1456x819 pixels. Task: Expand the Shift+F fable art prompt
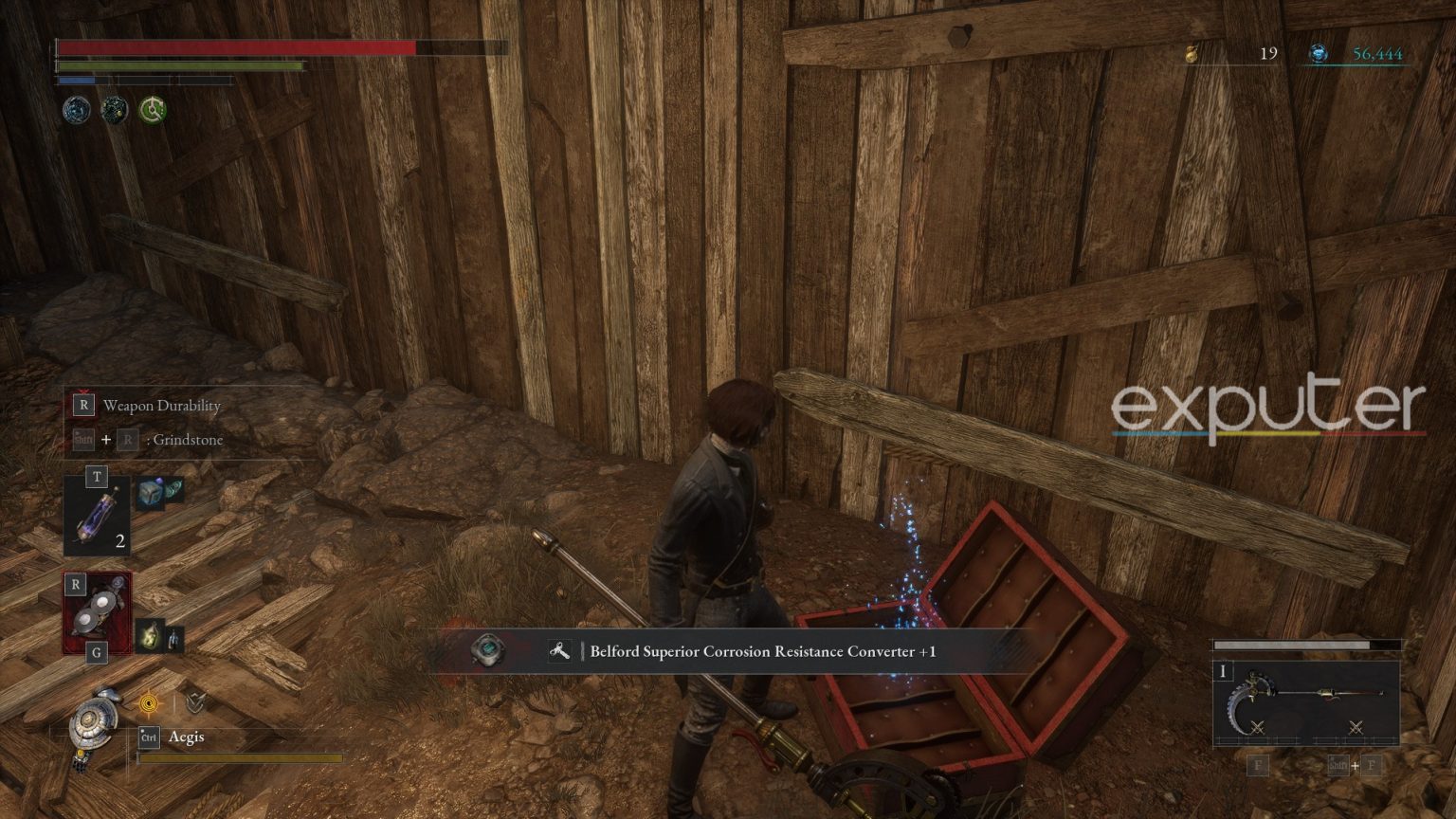click(x=1355, y=764)
